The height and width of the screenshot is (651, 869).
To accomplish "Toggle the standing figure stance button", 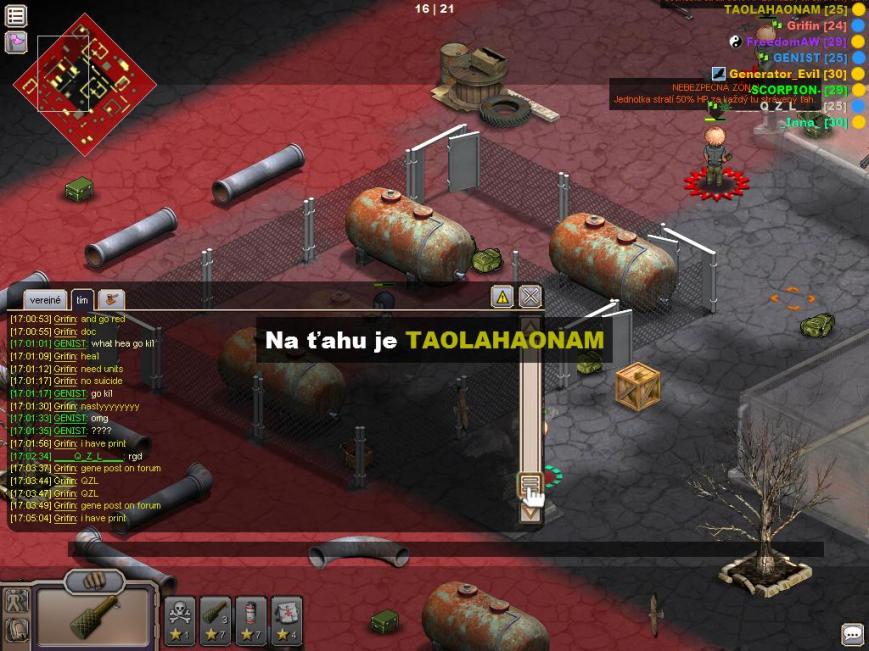I will point(15,601).
